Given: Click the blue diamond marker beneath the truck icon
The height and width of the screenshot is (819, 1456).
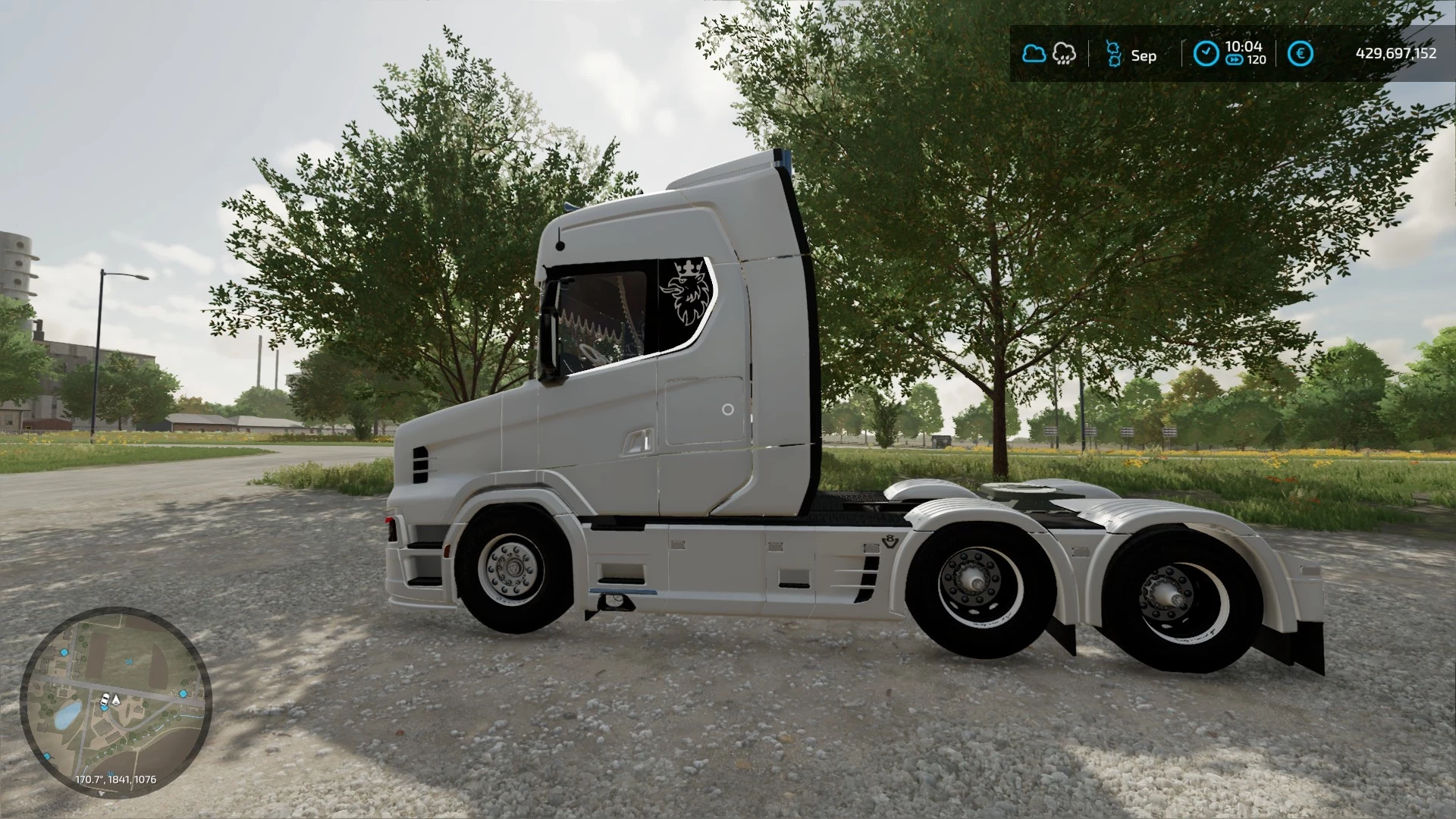Looking at the screenshot, I should point(105,708).
